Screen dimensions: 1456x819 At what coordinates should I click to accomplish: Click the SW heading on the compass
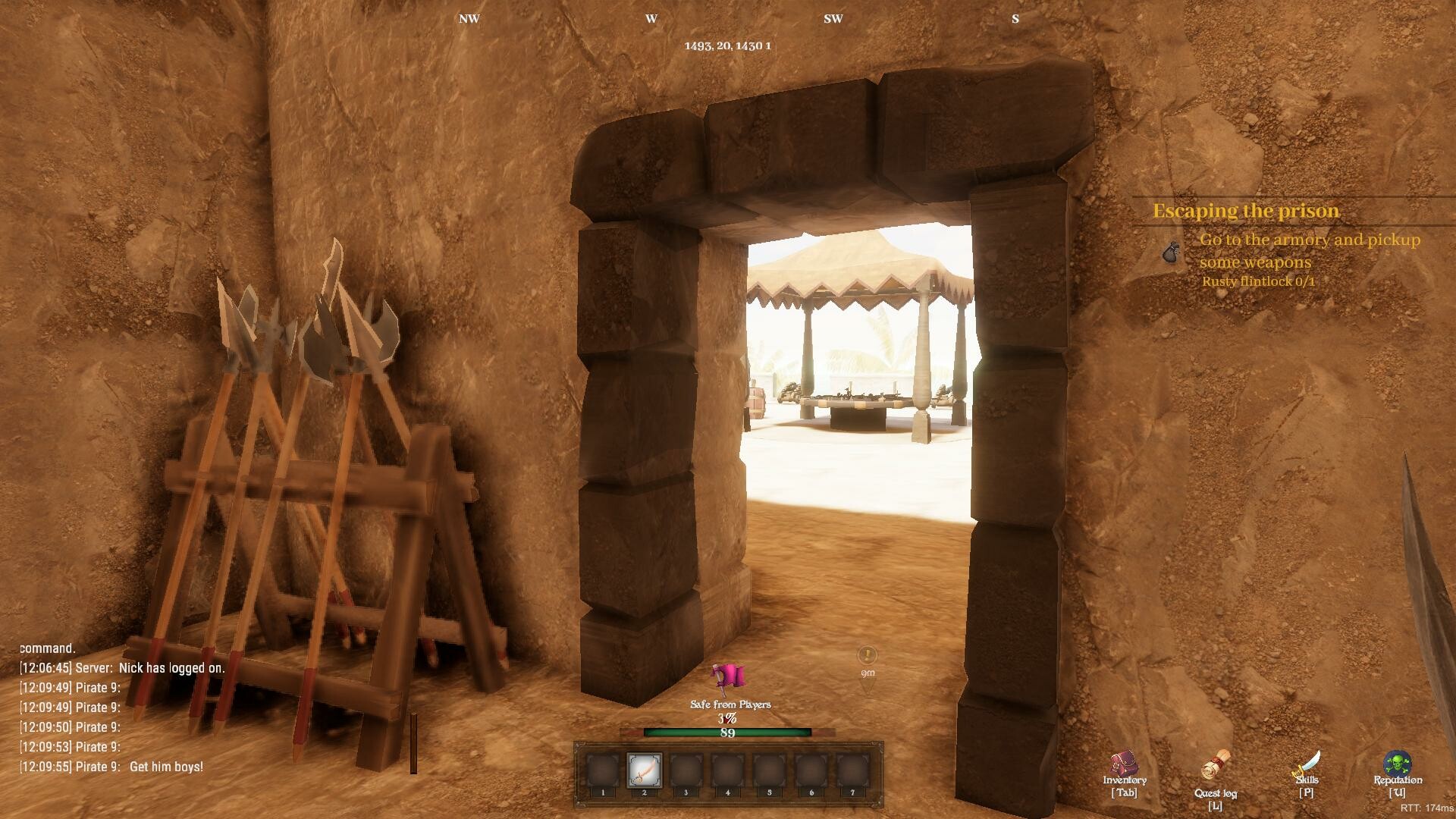[833, 19]
